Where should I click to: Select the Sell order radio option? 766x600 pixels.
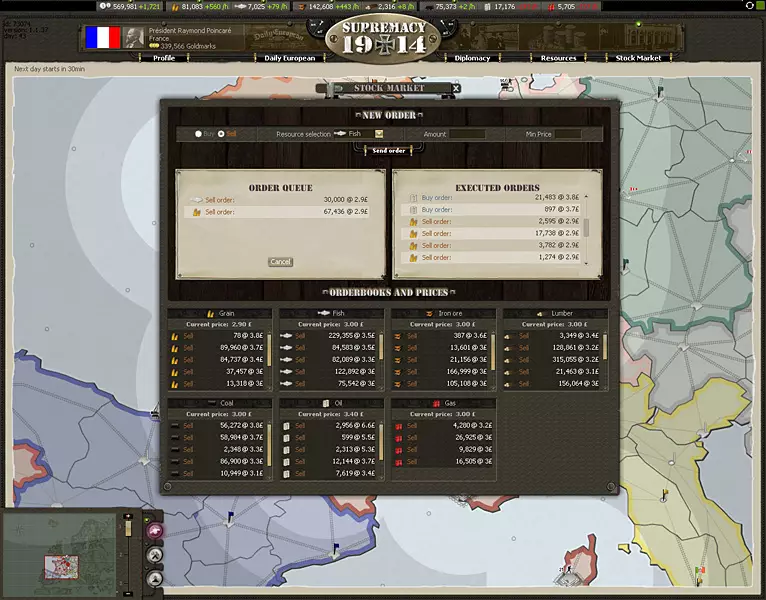point(221,133)
